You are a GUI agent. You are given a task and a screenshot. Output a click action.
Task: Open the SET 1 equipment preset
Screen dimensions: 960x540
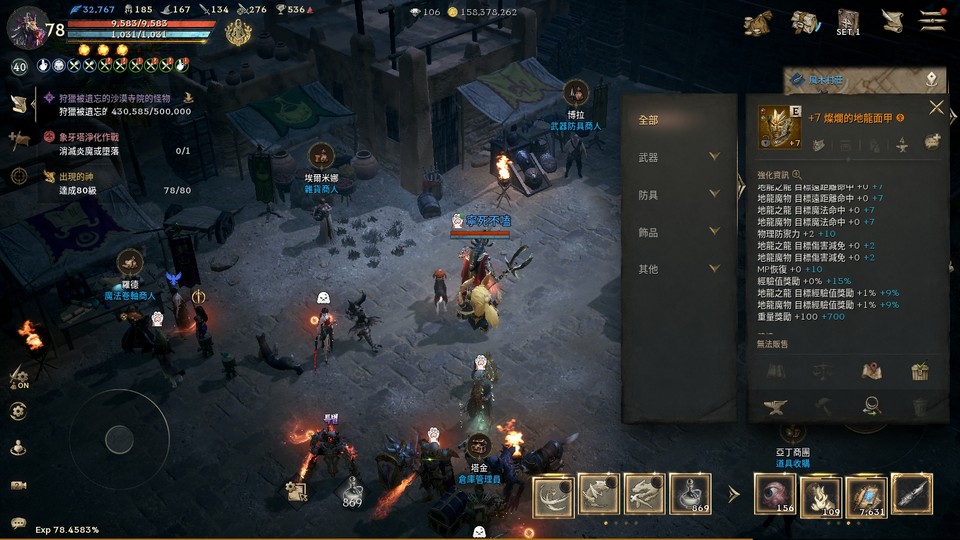coord(848,22)
